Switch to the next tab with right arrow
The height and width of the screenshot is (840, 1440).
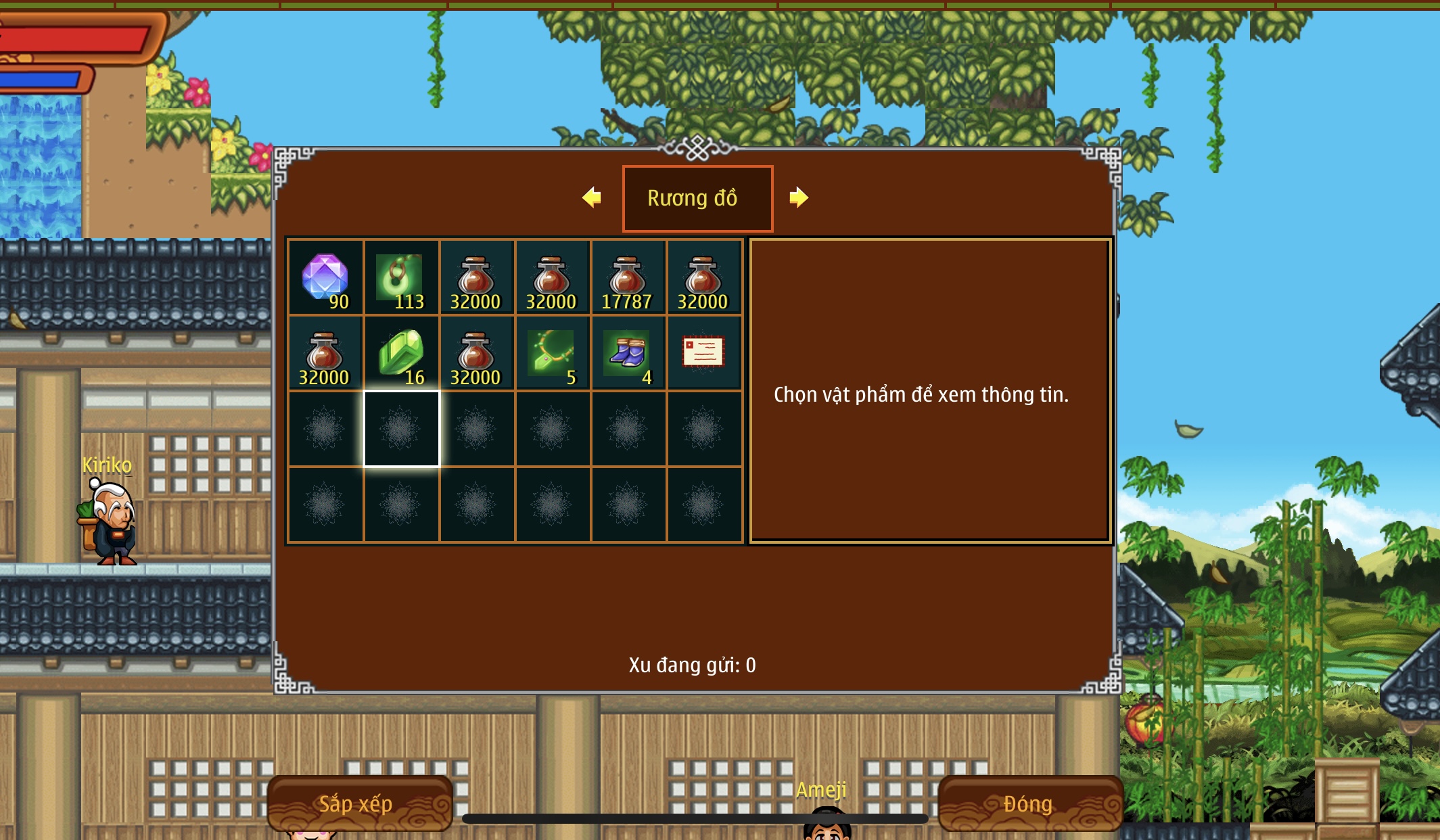pyautogui.click(x=798, y=197)
